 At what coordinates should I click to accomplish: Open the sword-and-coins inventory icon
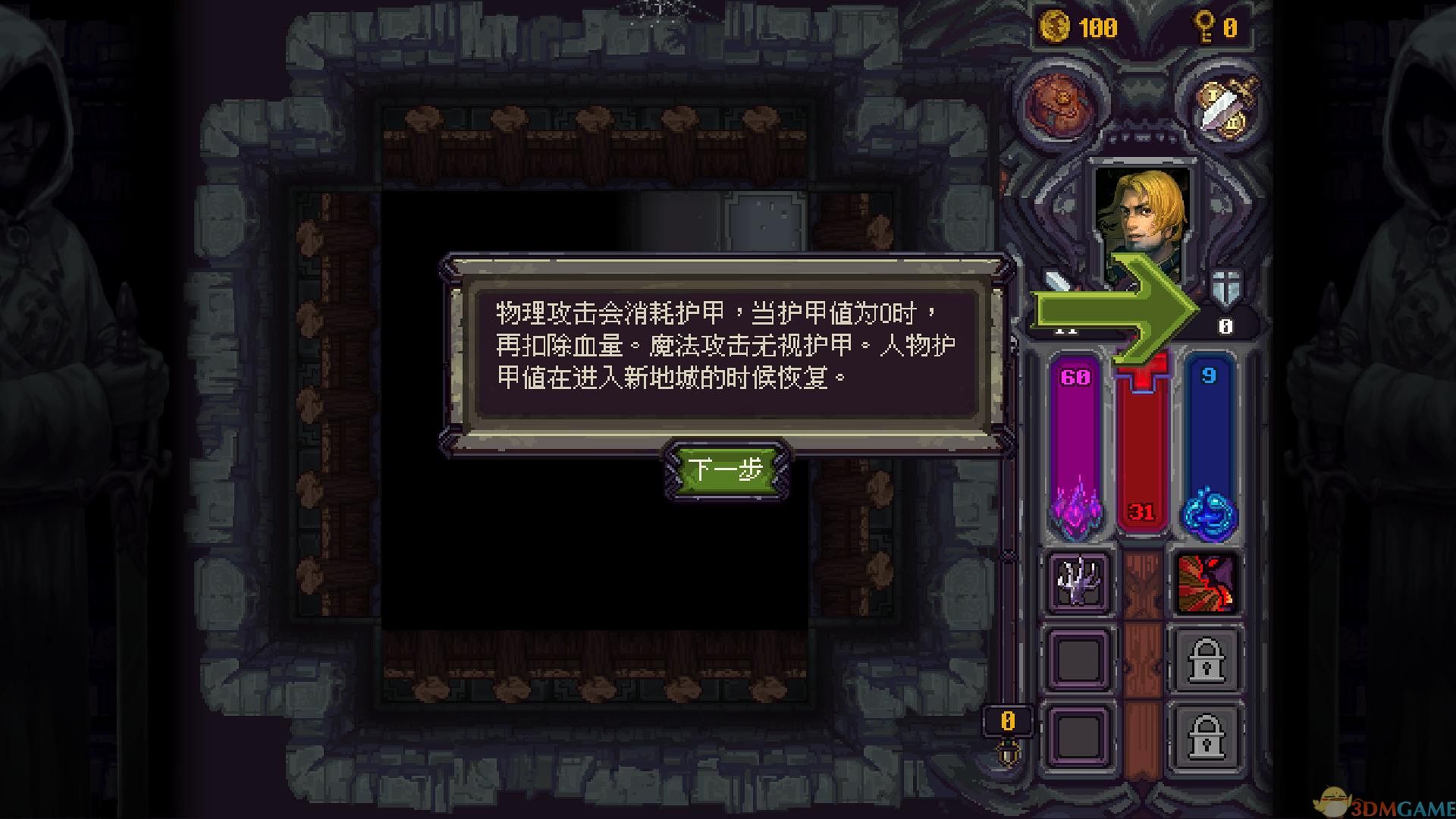[x=1224, y=104]
